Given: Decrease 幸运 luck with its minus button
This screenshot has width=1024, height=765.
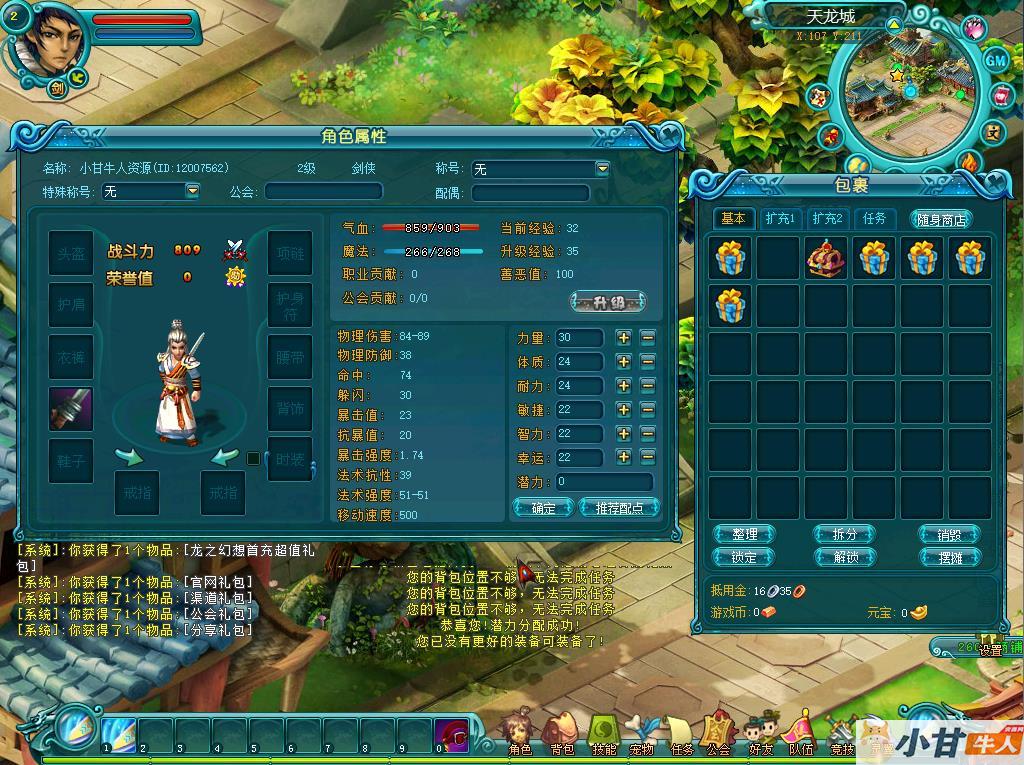Looking at the screenshot, I should coord(647,457).
